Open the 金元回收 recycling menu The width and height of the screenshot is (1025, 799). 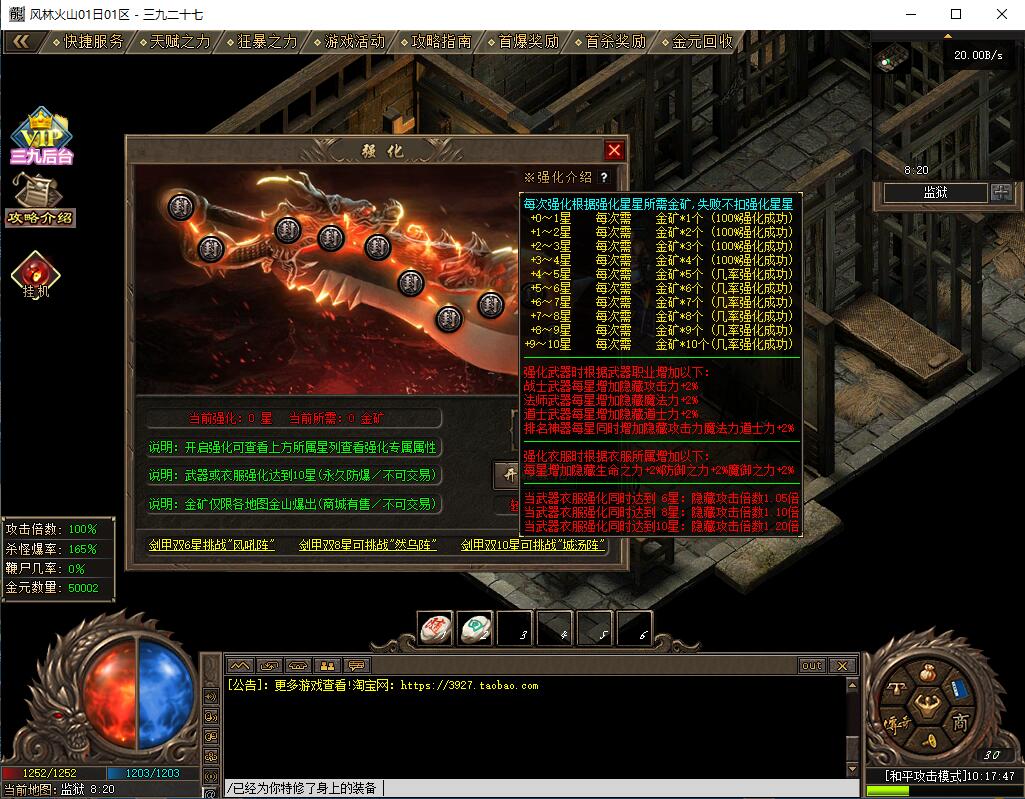coord(703,42)
